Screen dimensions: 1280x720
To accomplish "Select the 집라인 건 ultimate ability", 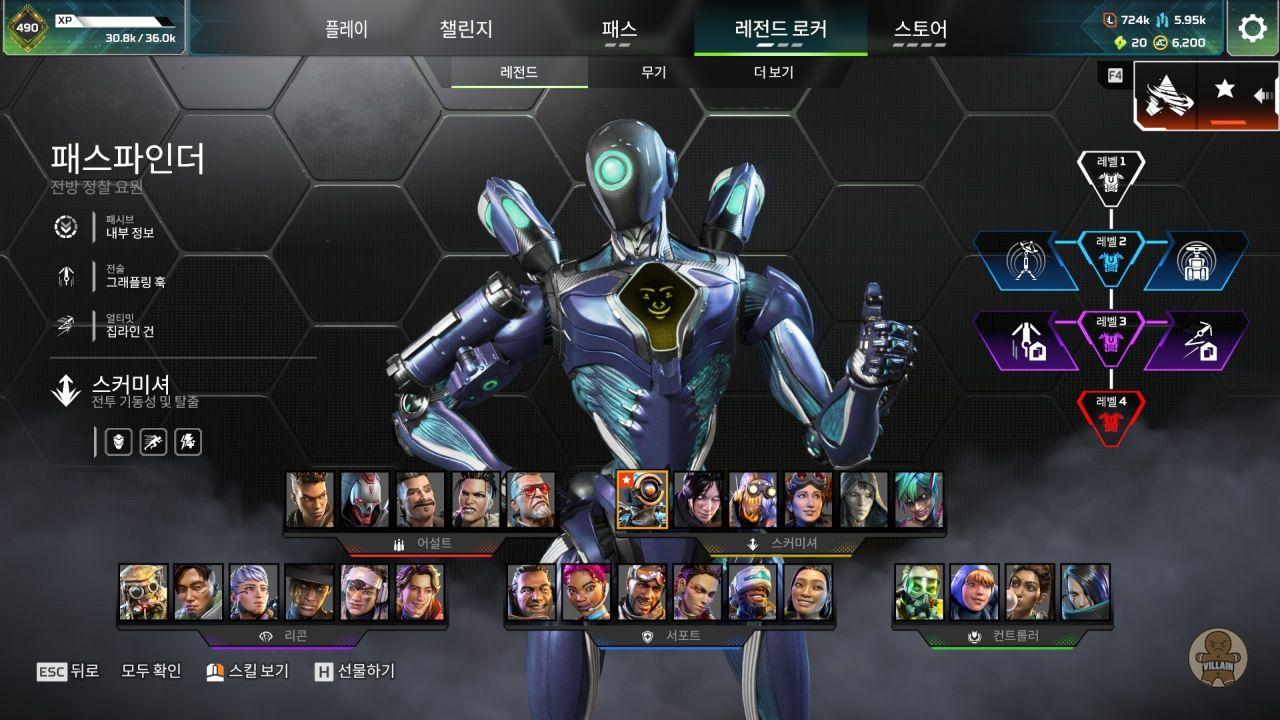I will coord(130,331).
